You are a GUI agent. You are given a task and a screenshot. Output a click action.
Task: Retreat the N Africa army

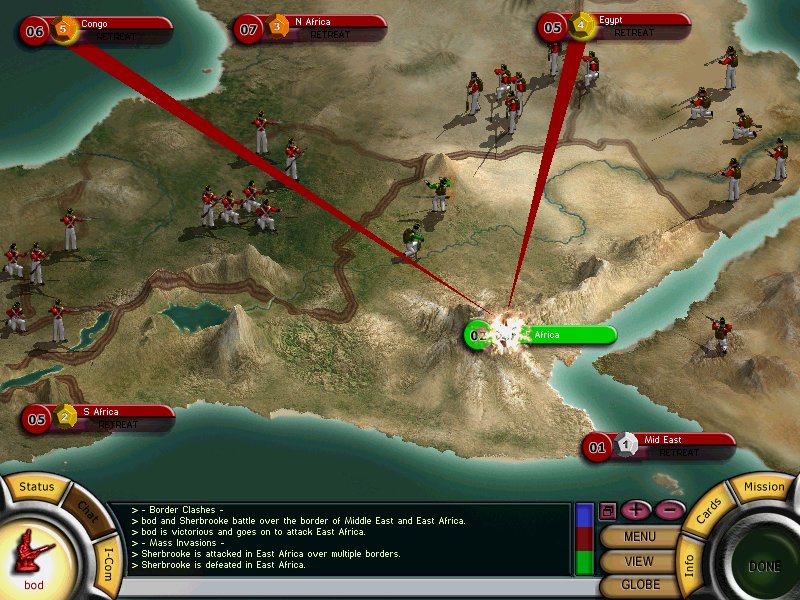[x=330, y=35]
